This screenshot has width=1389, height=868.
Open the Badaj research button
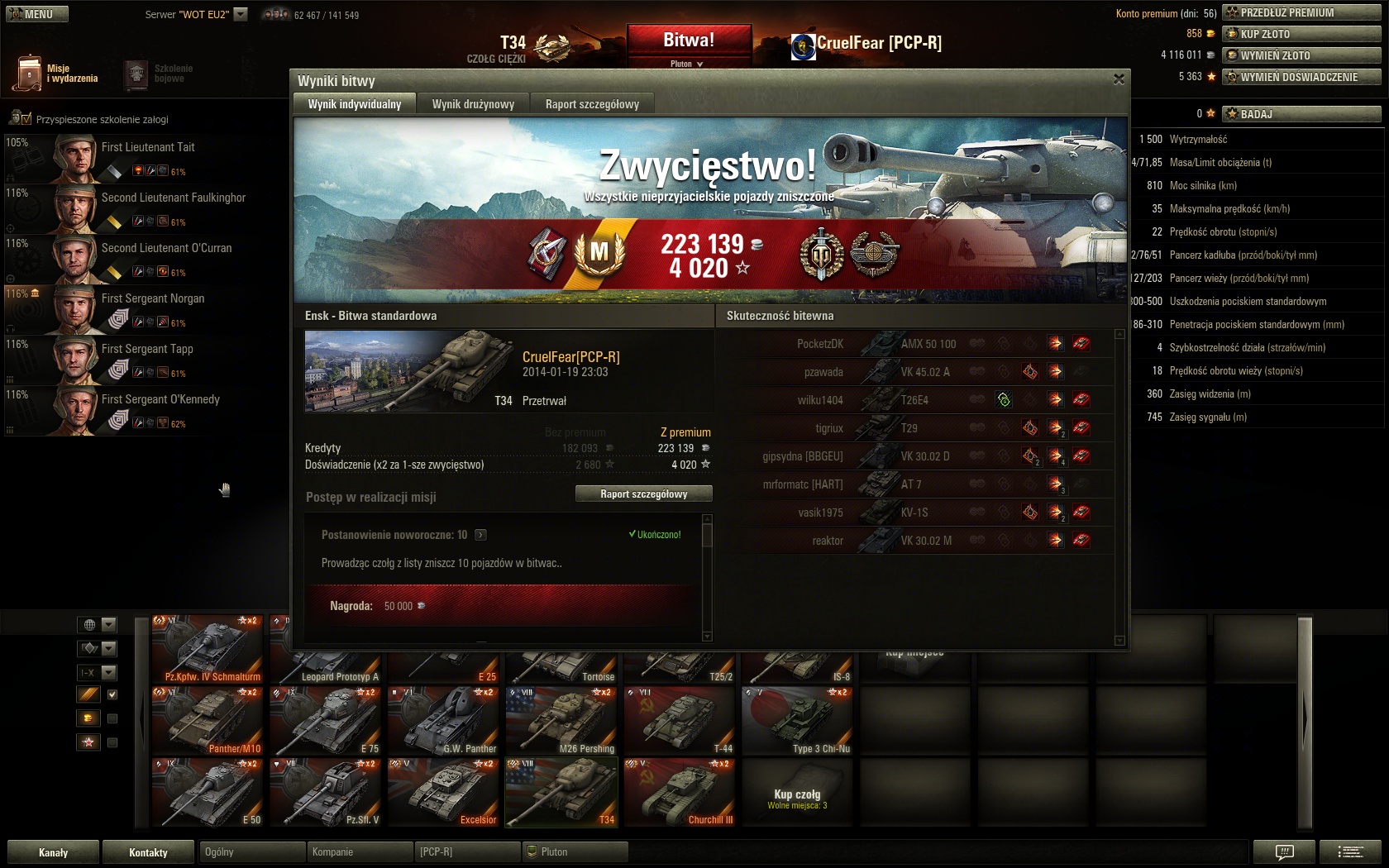tap(1301, 114)
